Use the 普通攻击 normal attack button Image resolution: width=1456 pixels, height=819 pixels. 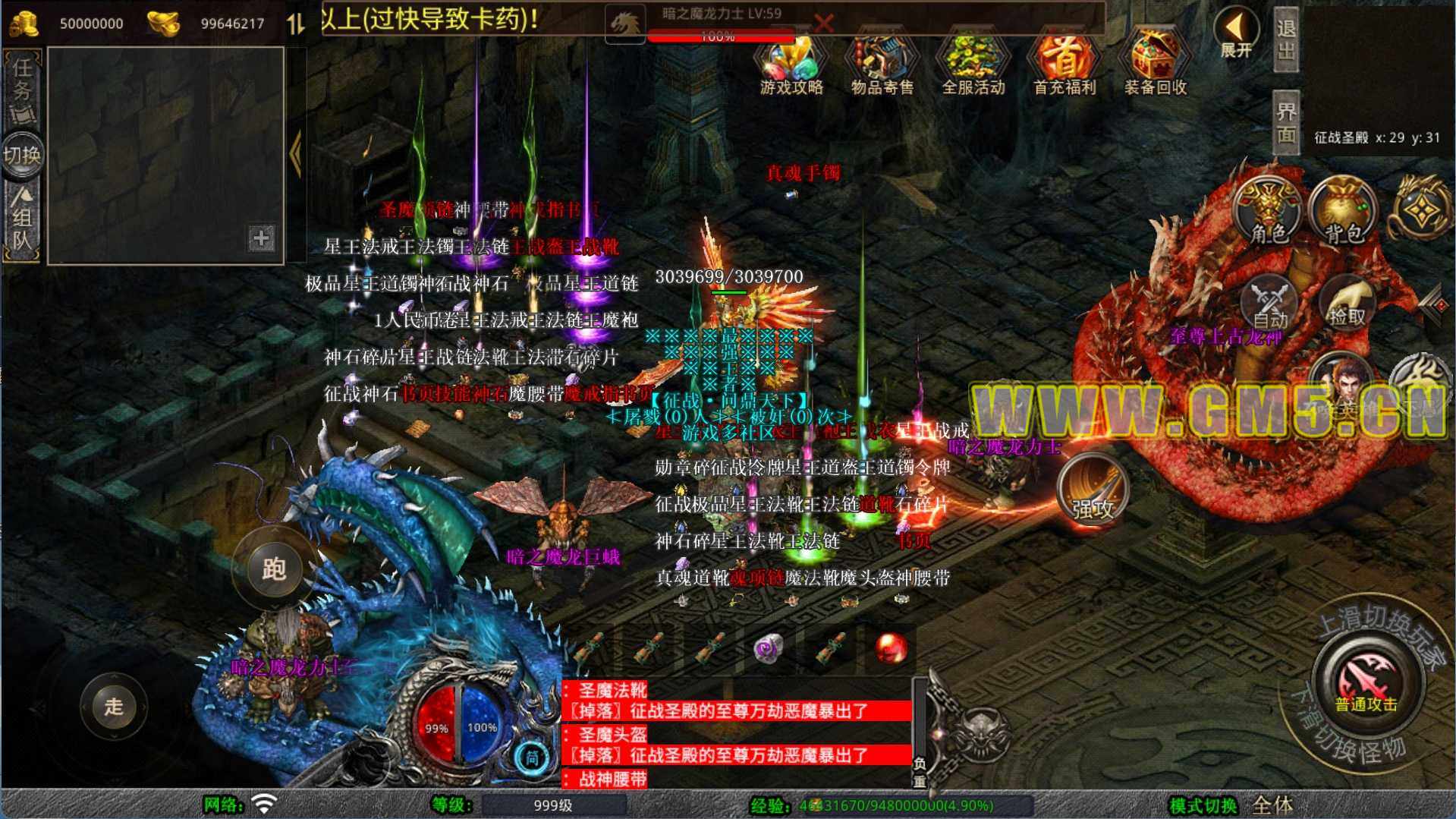click(x=1366, y=683)
